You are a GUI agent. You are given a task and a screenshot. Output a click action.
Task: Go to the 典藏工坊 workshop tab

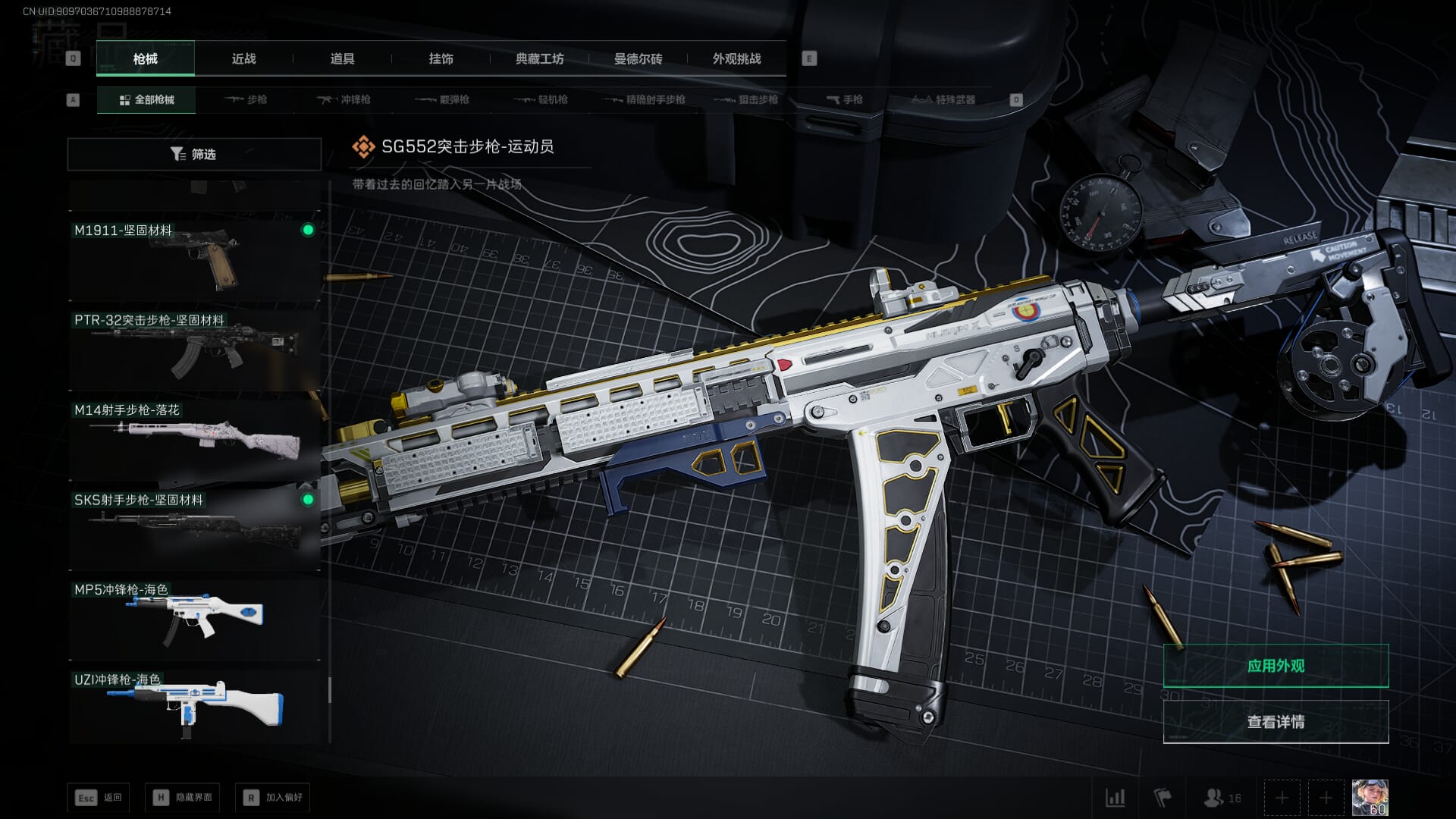(x=539, y=58)
